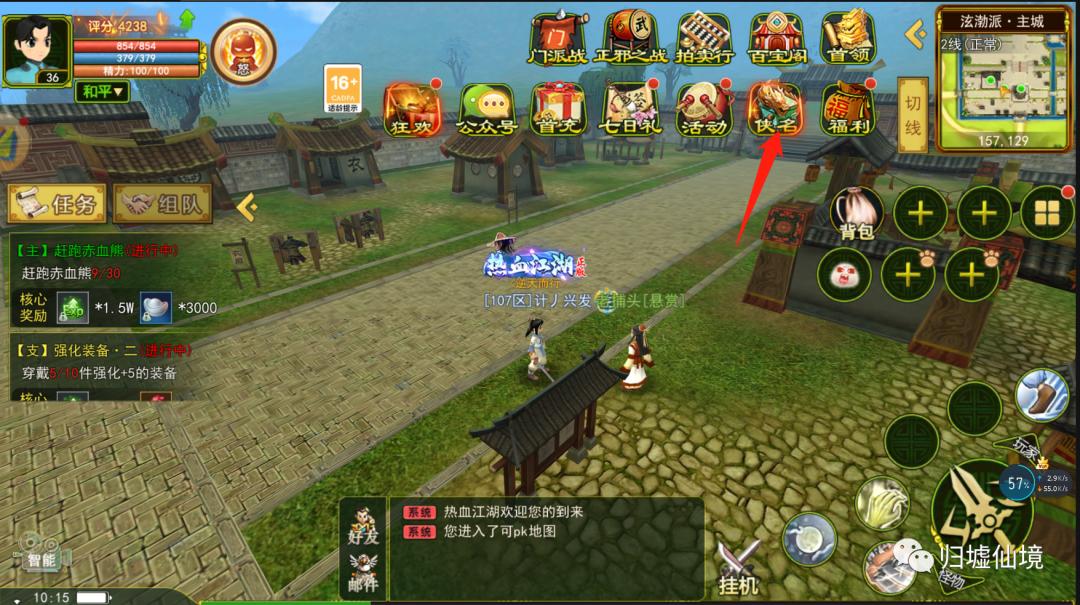Open the 狂欢 carnival event

[x=412, y=109]
